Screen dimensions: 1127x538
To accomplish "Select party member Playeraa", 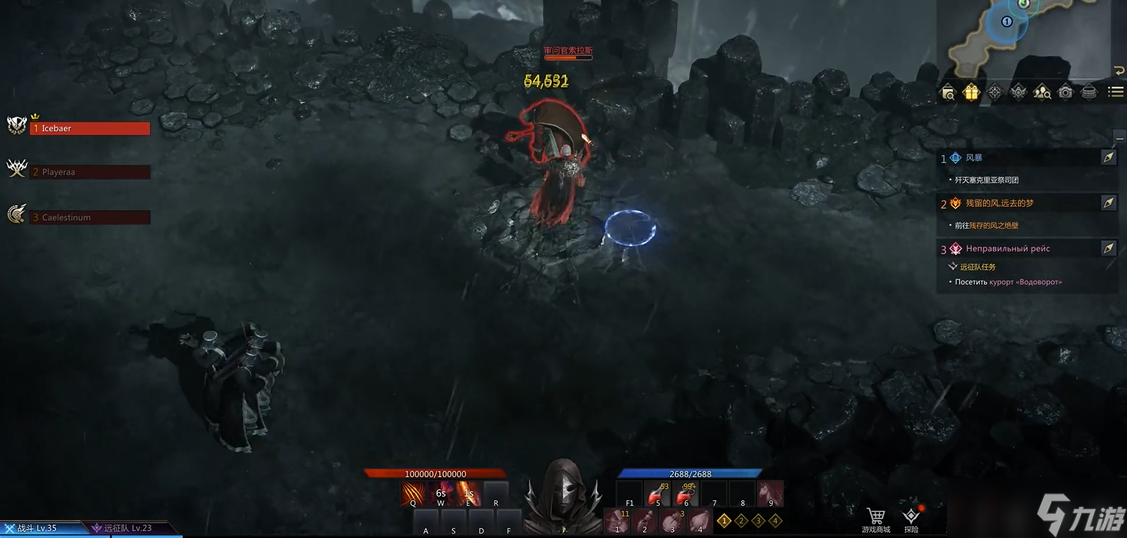I will tap(90, 172).
